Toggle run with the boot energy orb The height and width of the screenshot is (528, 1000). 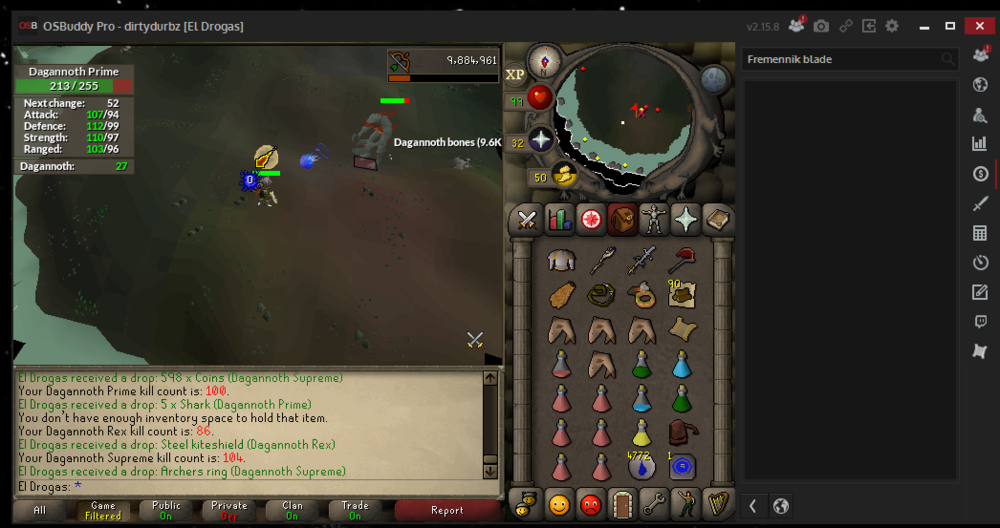tap(564, 176)
